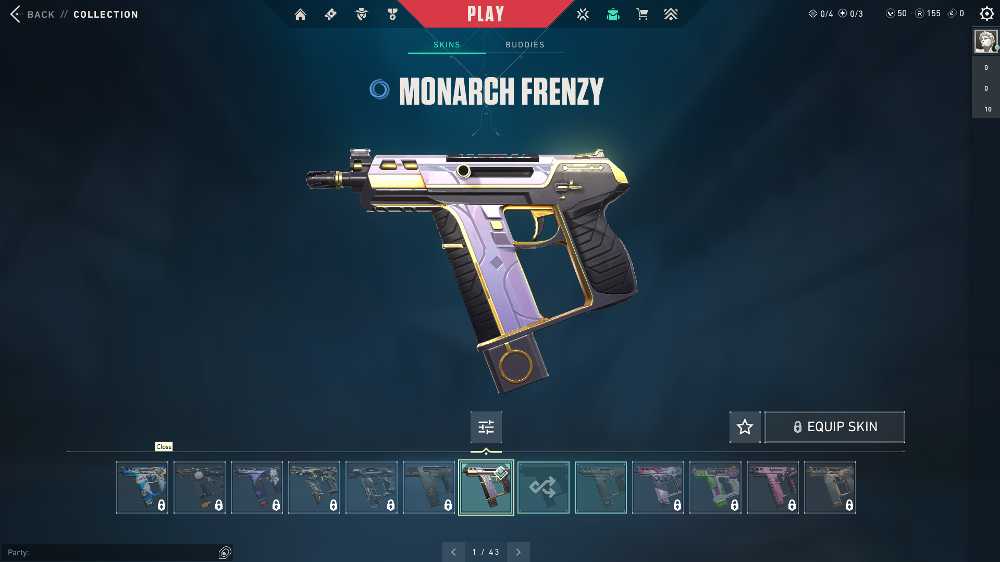Open the party icon beside the Party field
The width and height of the screenshot is (1000, 562).
click(225, 552)
